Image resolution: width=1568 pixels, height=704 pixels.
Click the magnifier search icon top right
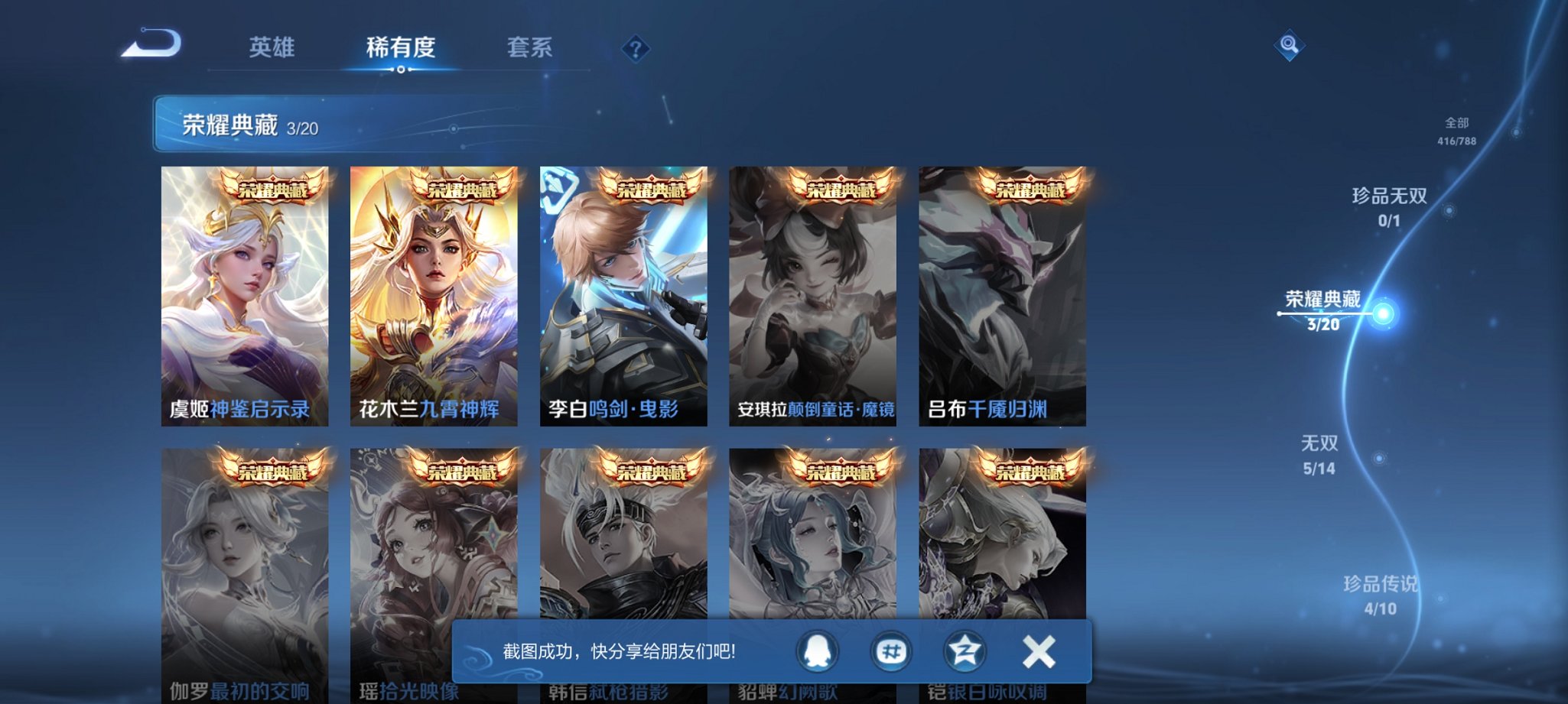(1287, 46)
